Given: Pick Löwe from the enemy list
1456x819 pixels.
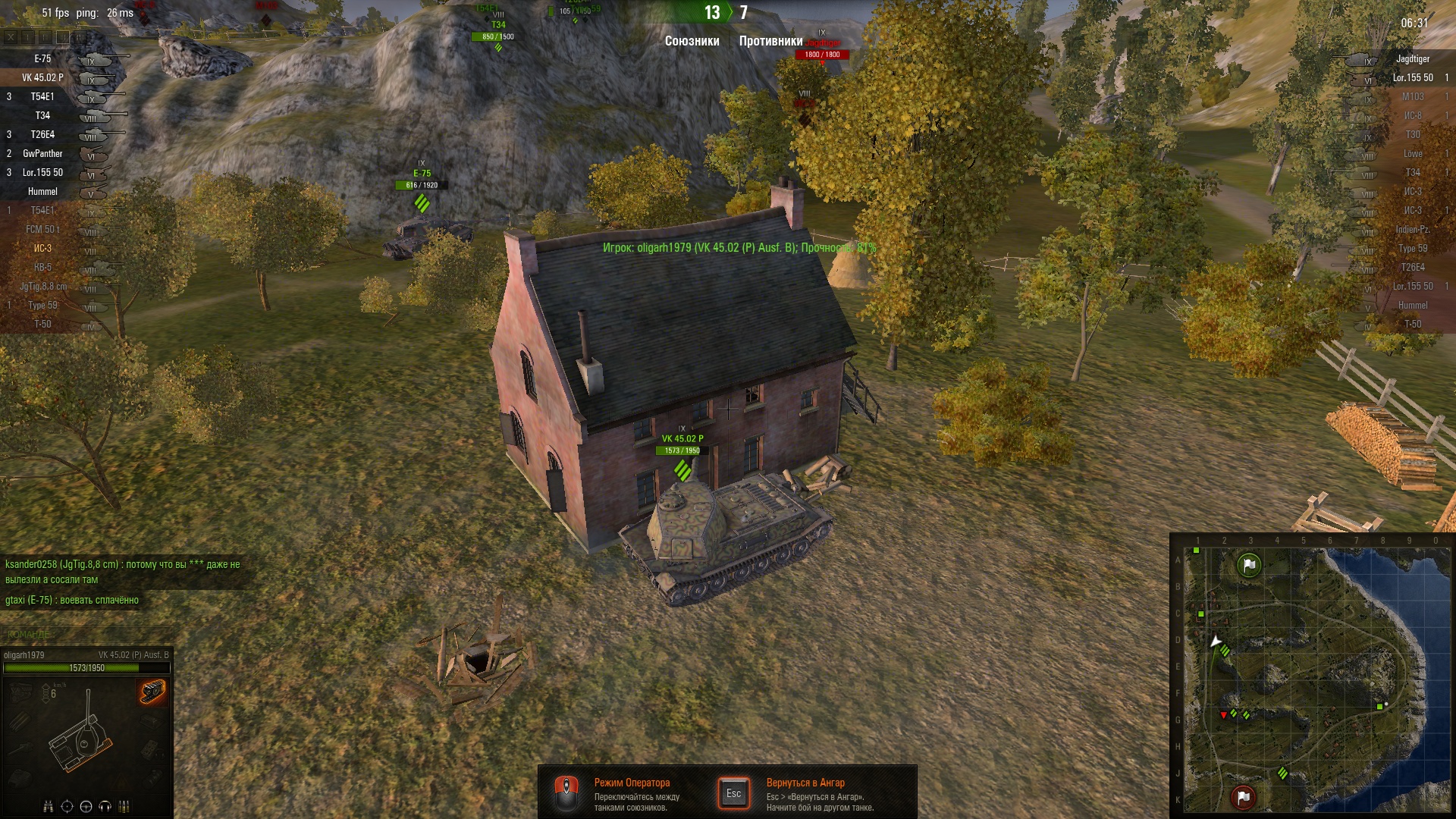Looking at the screenshot, I should [1412, 154].
